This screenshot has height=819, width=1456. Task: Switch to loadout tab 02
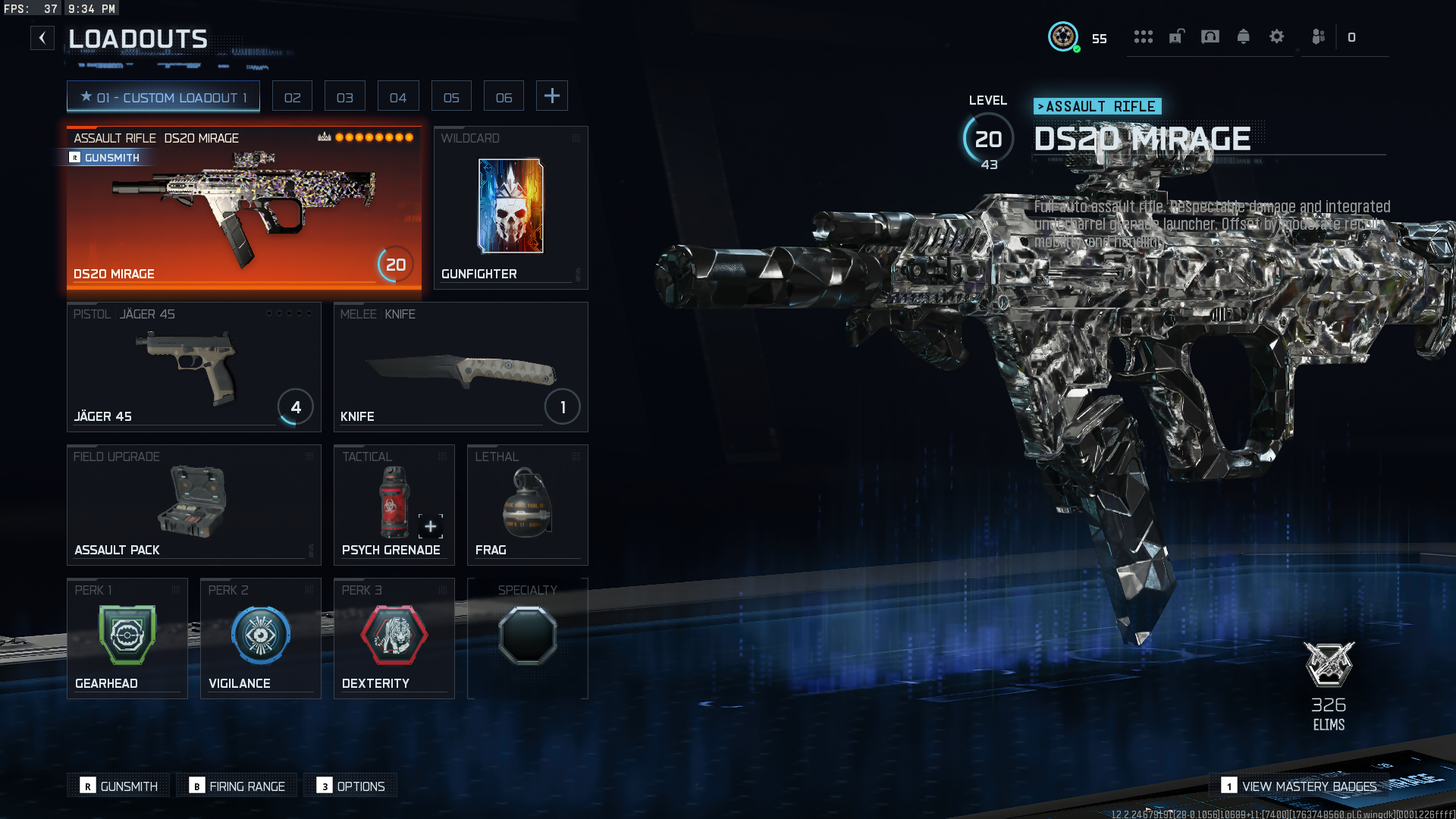tap(292, 97)
